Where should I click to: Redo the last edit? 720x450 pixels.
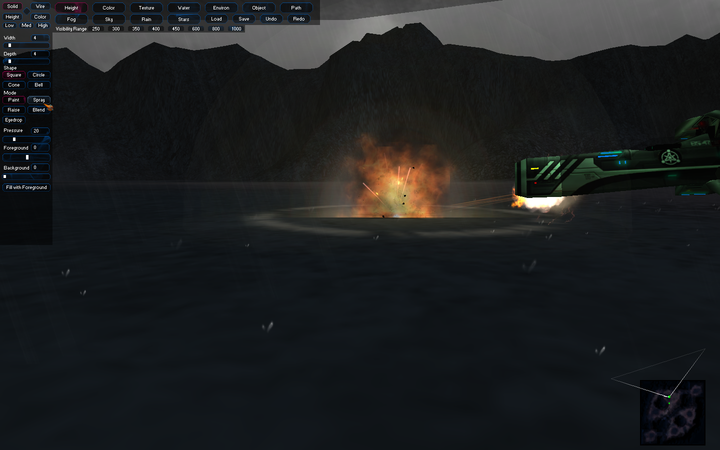(299, 19)
